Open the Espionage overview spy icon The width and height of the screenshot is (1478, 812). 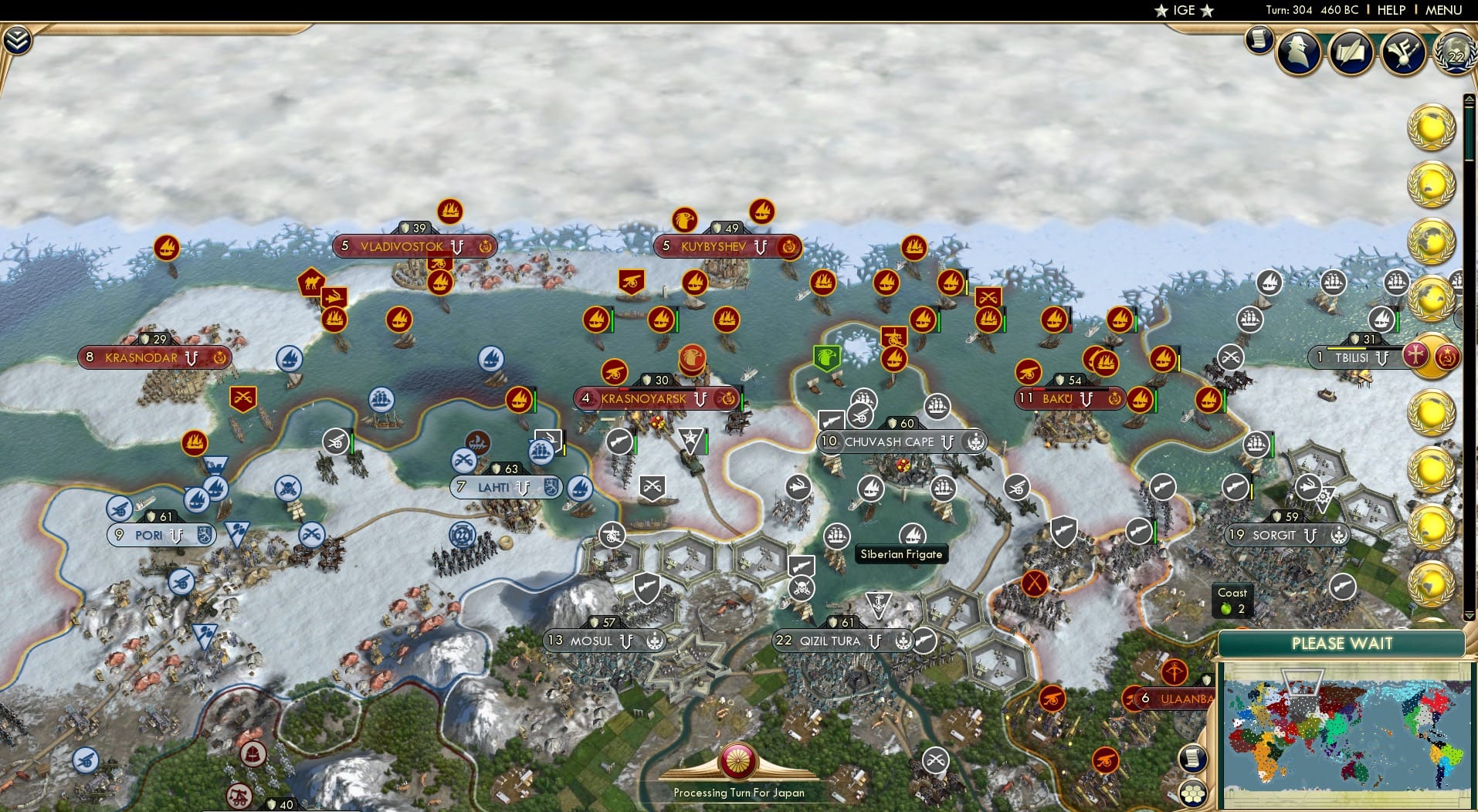click(1298, 52)
